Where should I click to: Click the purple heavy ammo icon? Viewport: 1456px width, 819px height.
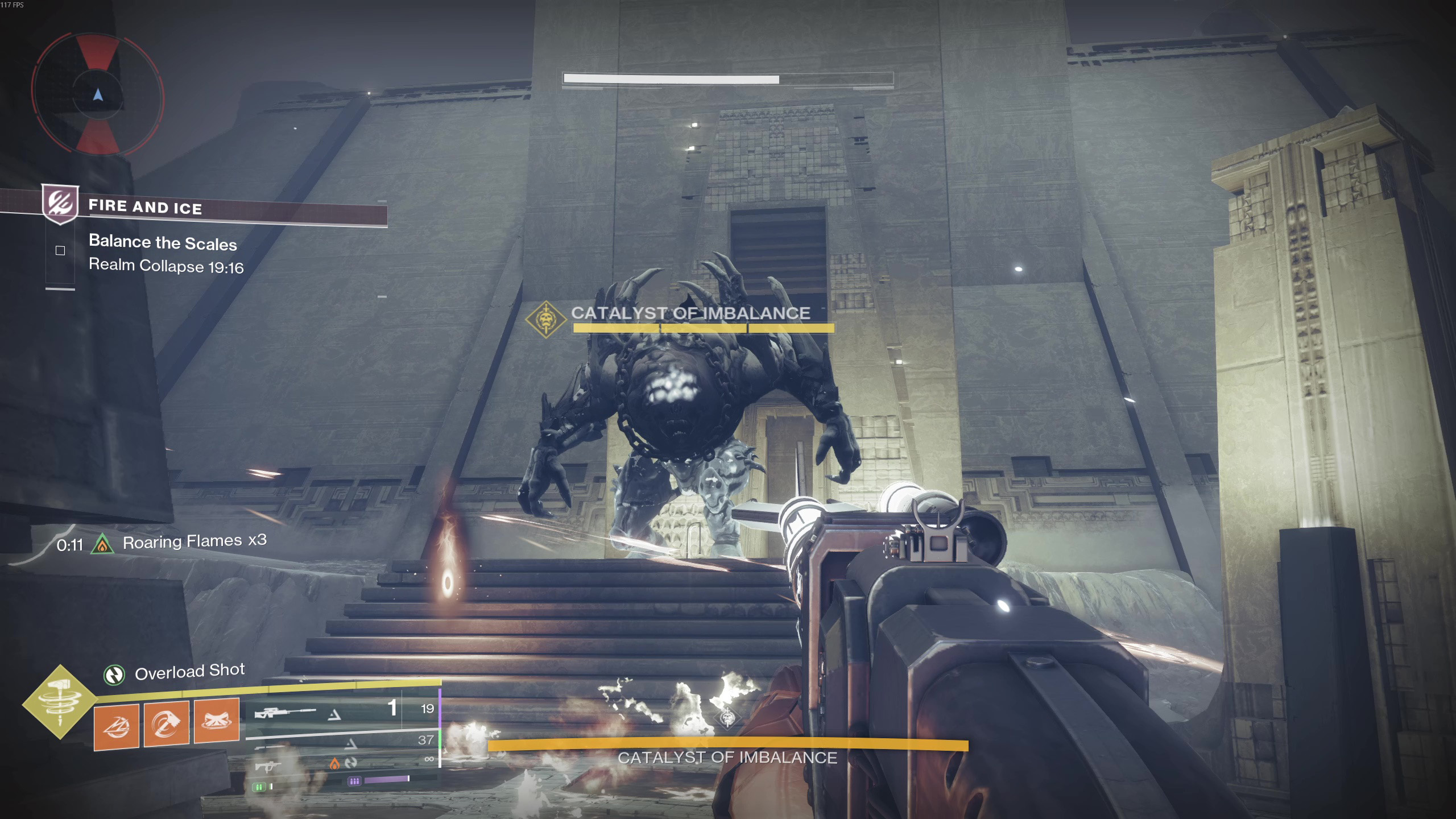[x=354, y=781]
